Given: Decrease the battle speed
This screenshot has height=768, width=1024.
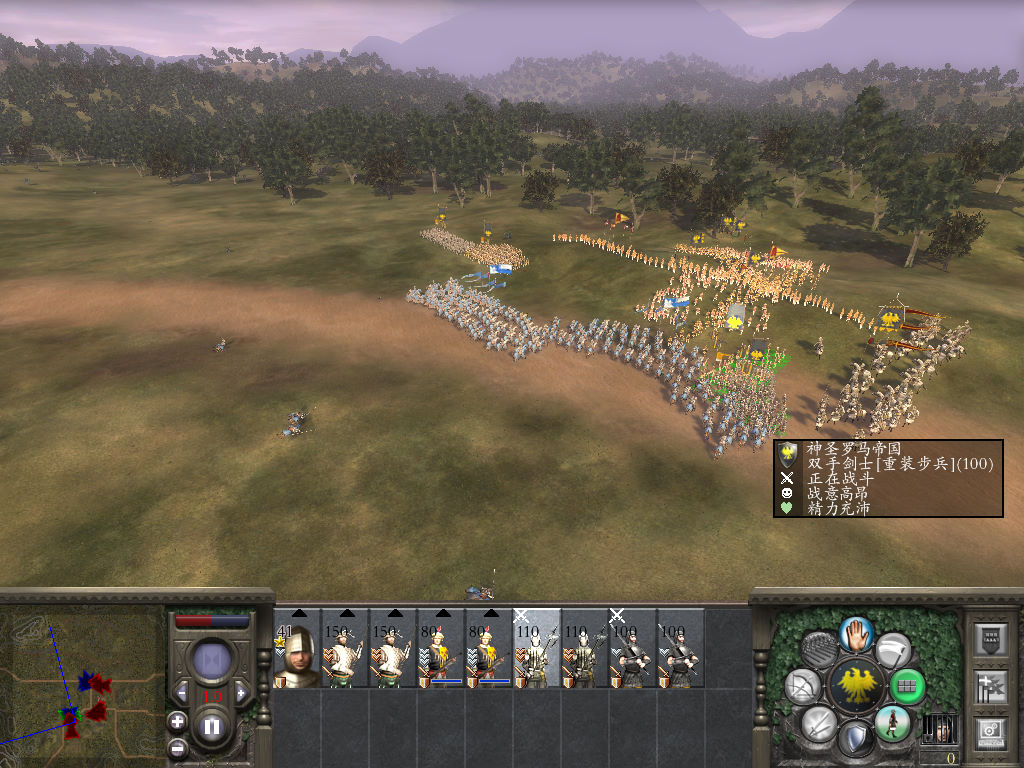Looking at the screenshot, I should (182, 692).
